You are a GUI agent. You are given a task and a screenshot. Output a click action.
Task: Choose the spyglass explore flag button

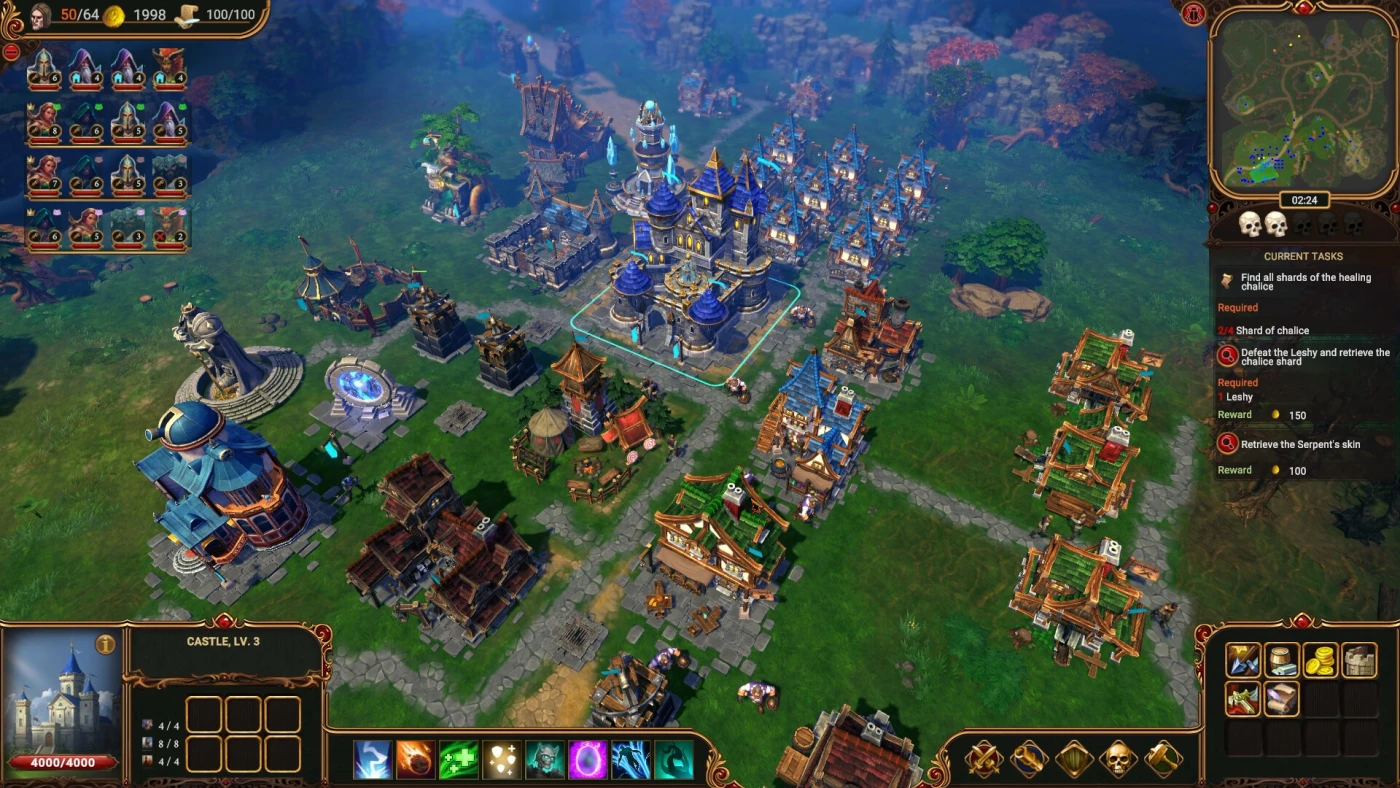coord(1028,760)
